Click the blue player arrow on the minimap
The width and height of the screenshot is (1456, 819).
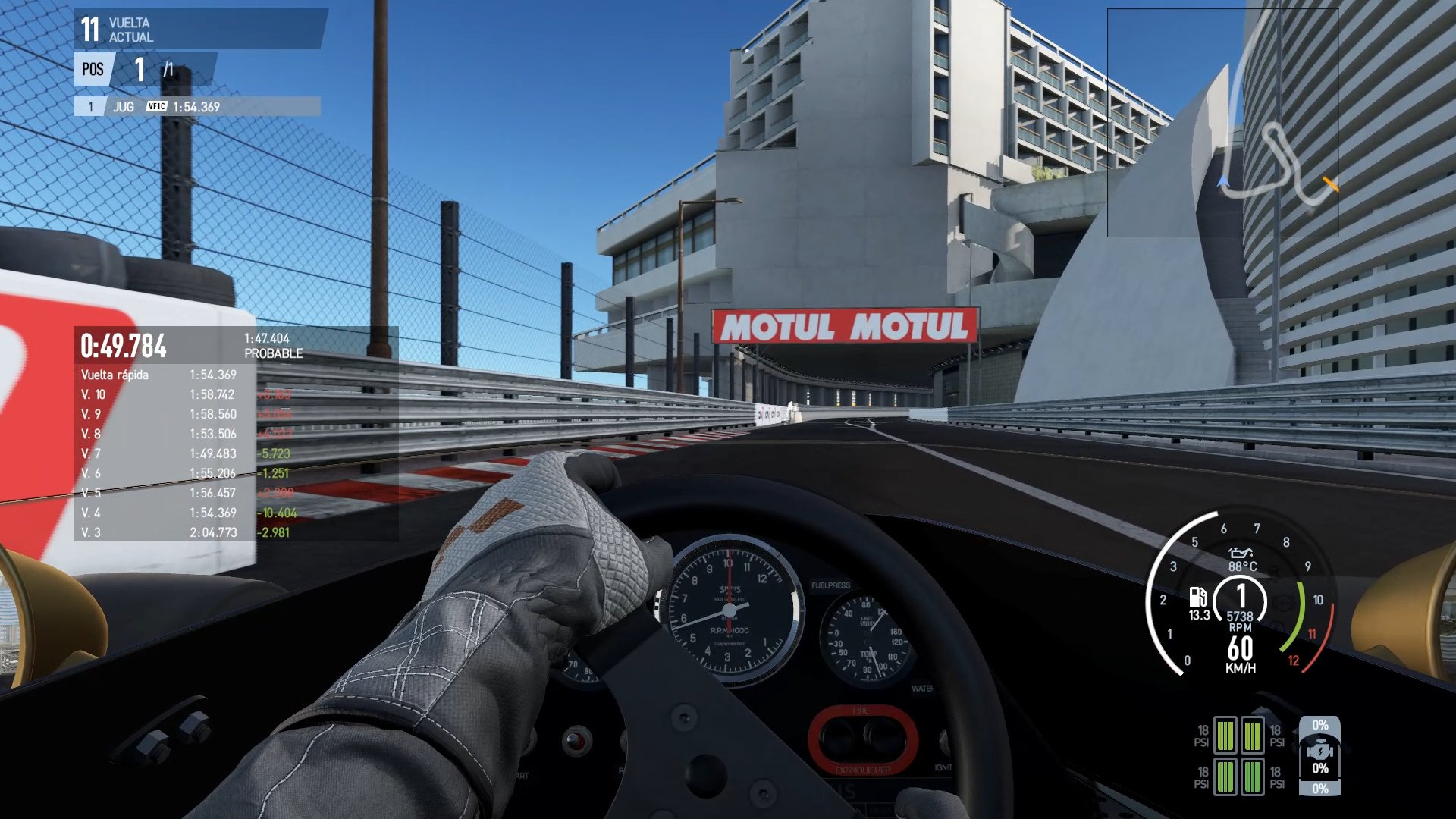click(x=1222, y=181)
